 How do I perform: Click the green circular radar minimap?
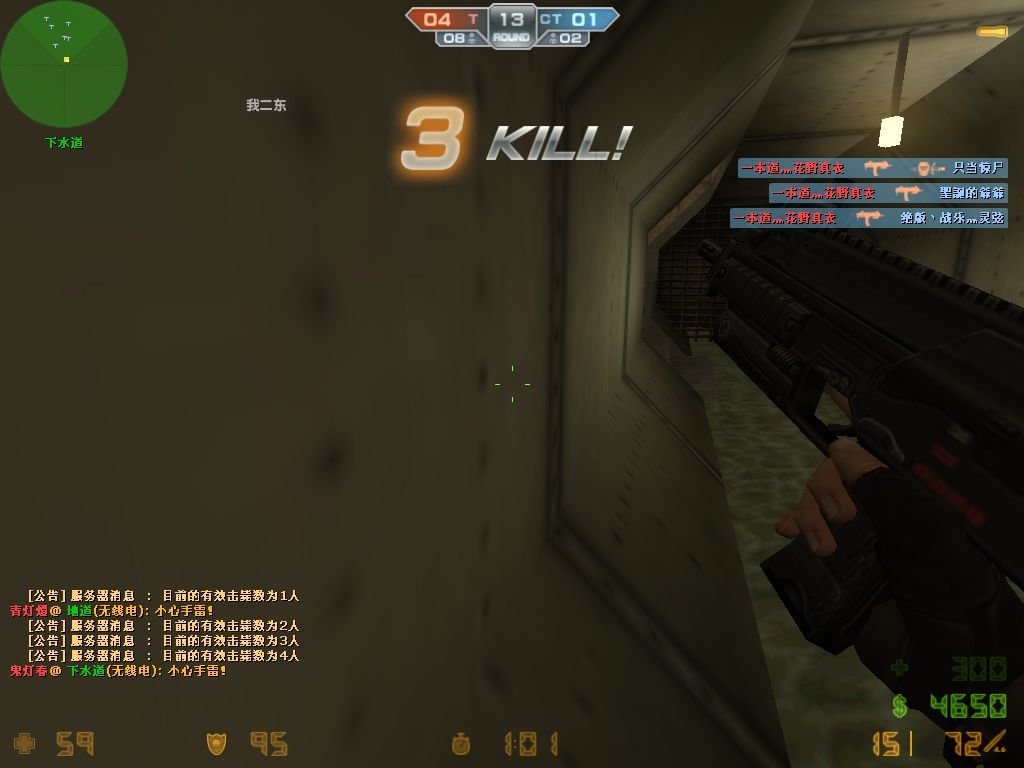point(64,65)
